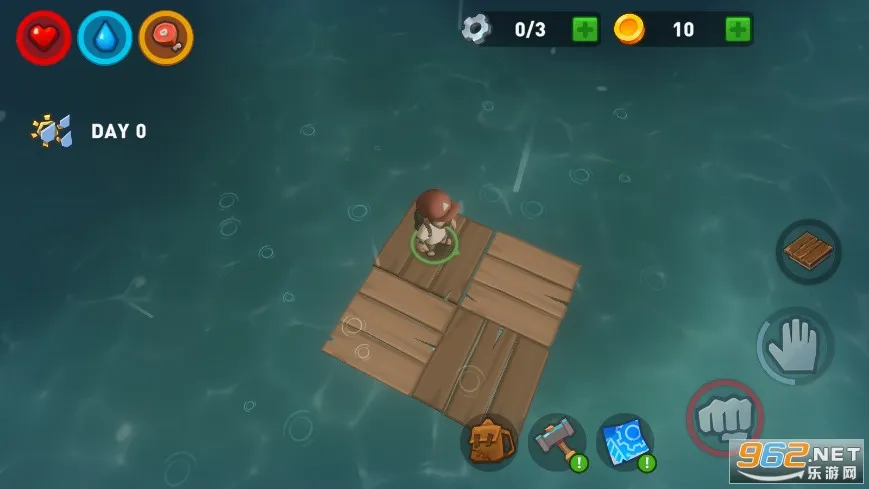Add more gears with the green plus

coord(585,29)
